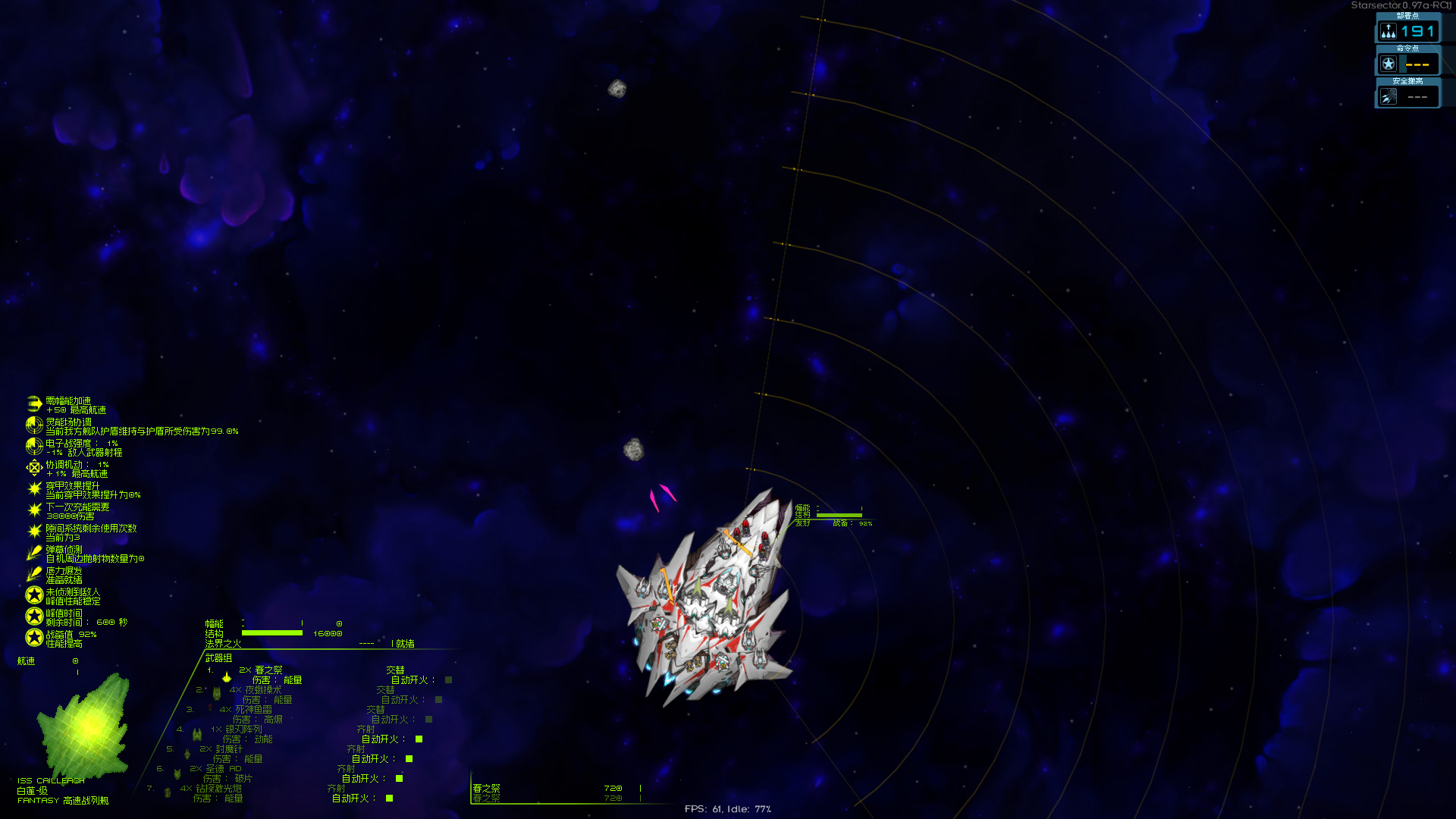This screenshot has width=1456, height=819.
Task: Click the 底力爆发 burst-ready status icon
Action: pos(34,573)
